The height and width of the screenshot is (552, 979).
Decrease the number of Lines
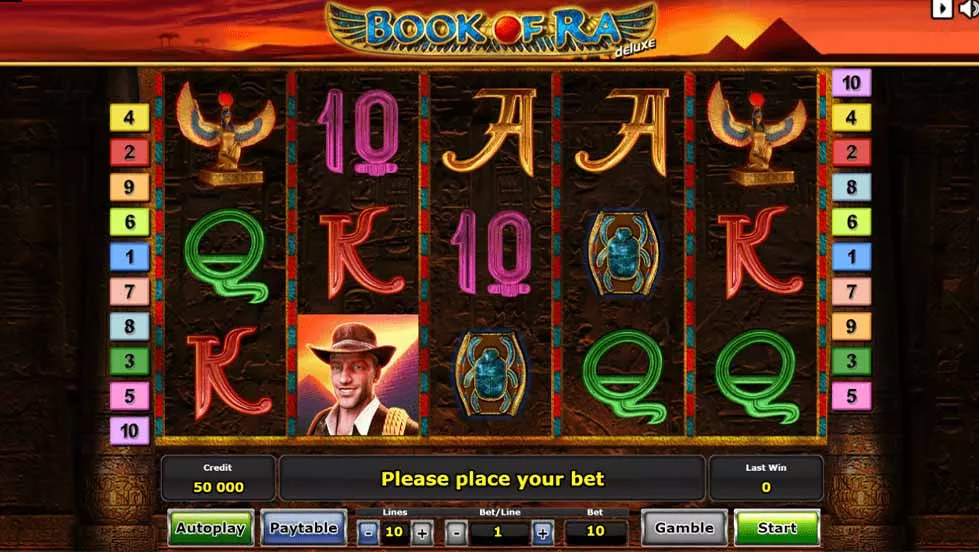coord(367,532)
